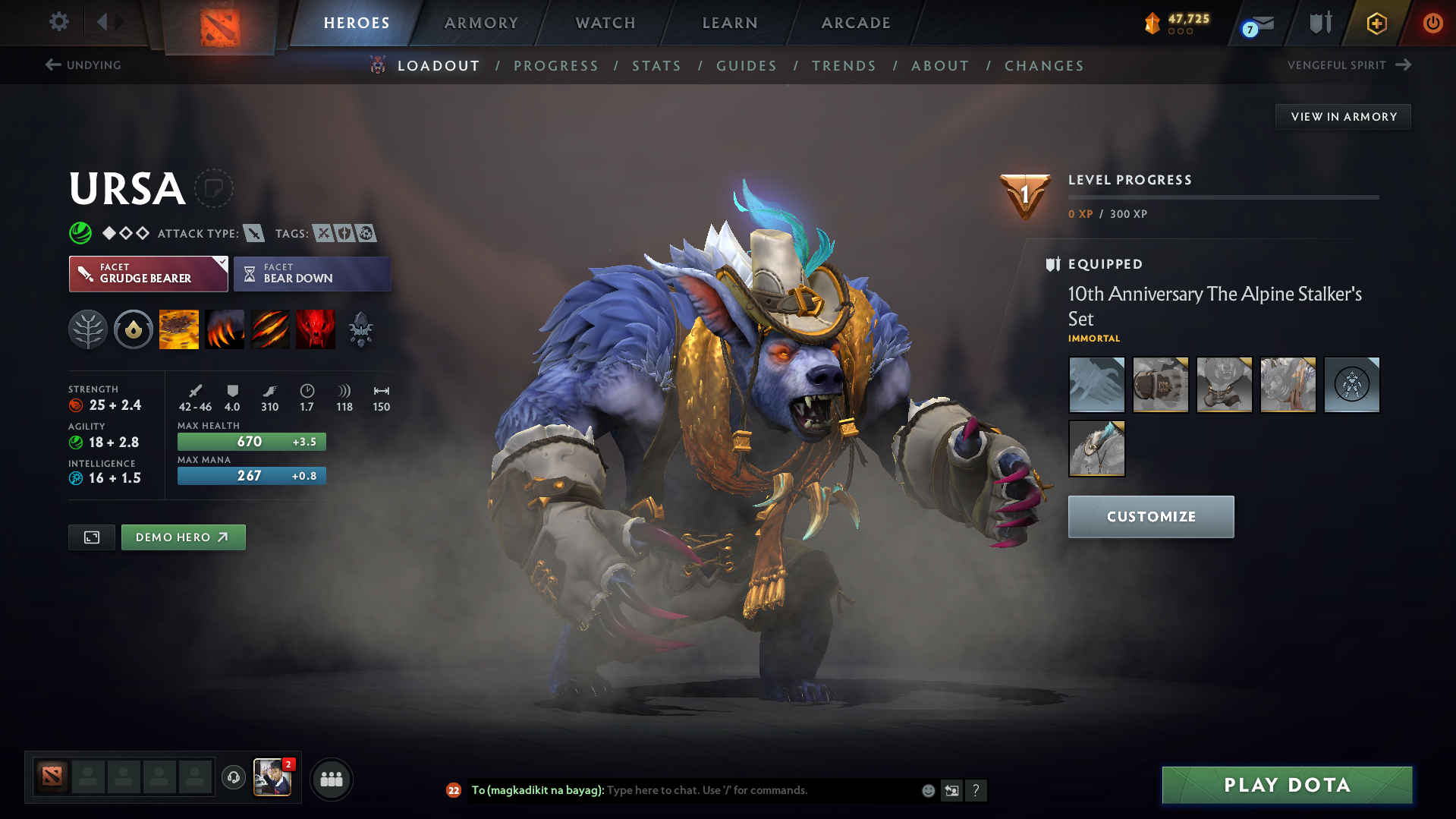The width and height of the screenshot is (1456, 819).
Task: Open the ARMORY menu
Action: click(x=481, y=23)
